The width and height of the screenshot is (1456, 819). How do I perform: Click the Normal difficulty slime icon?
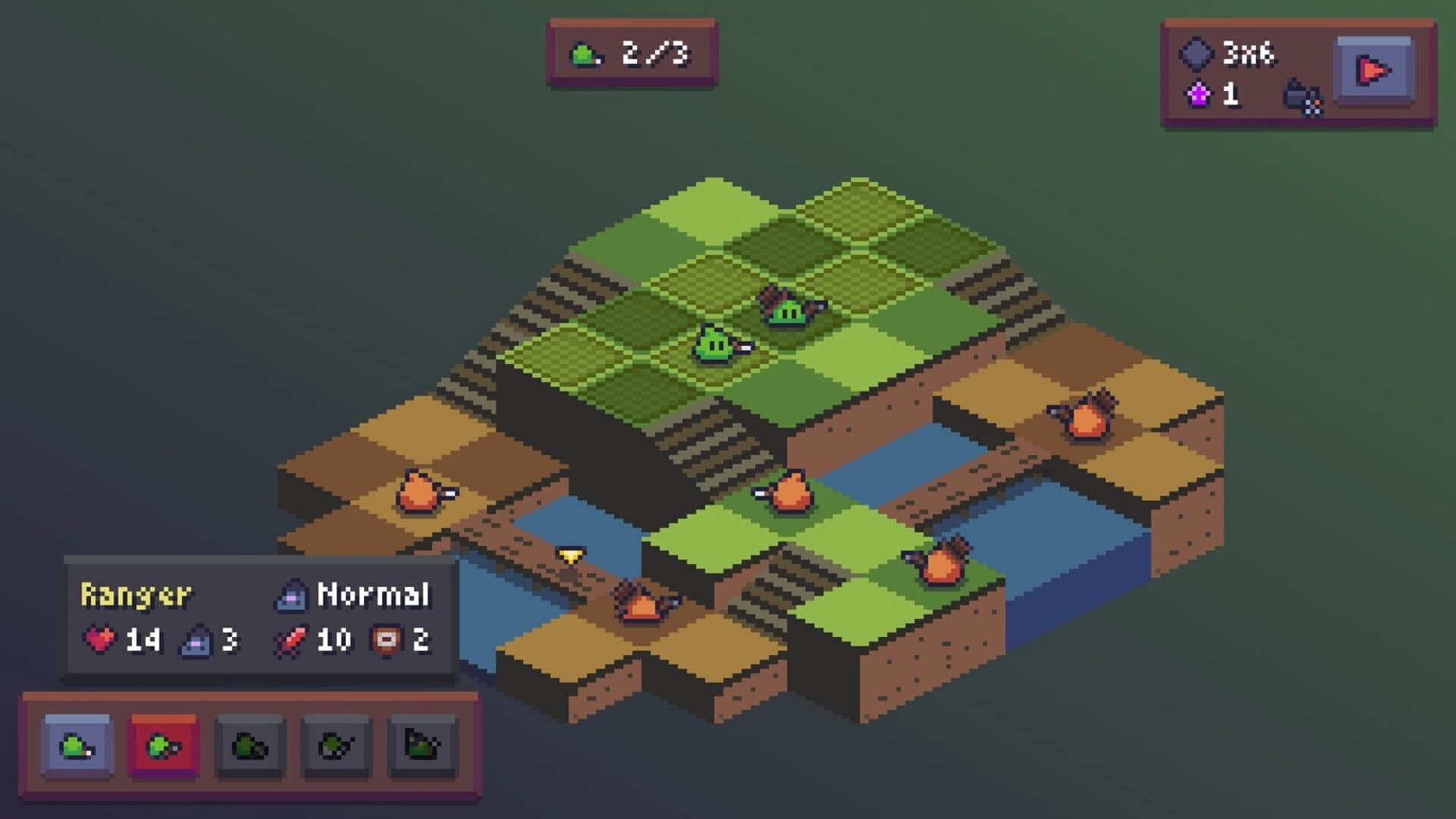290,596
